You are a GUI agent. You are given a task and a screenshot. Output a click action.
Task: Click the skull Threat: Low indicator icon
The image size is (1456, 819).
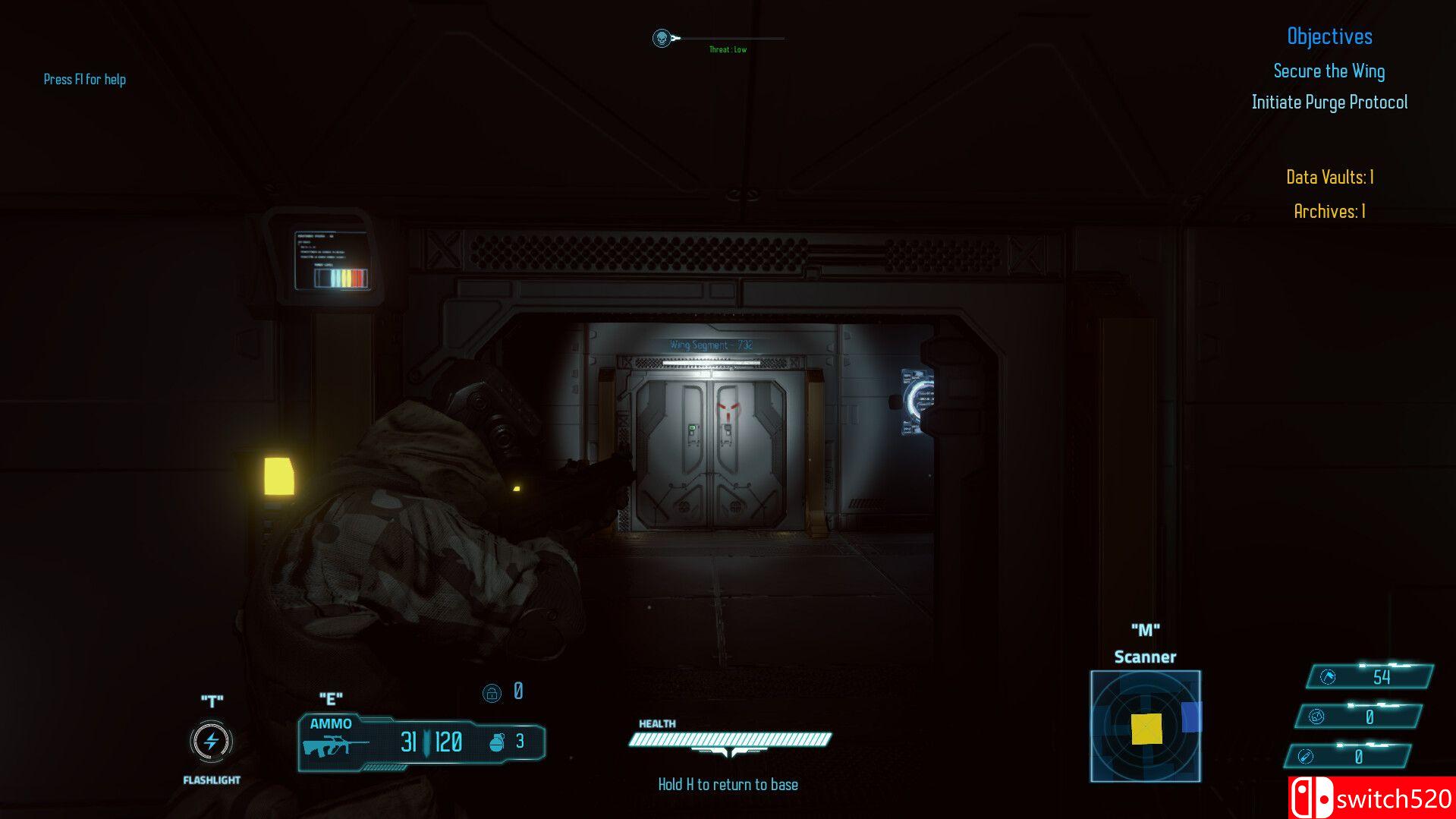(662, 38)
